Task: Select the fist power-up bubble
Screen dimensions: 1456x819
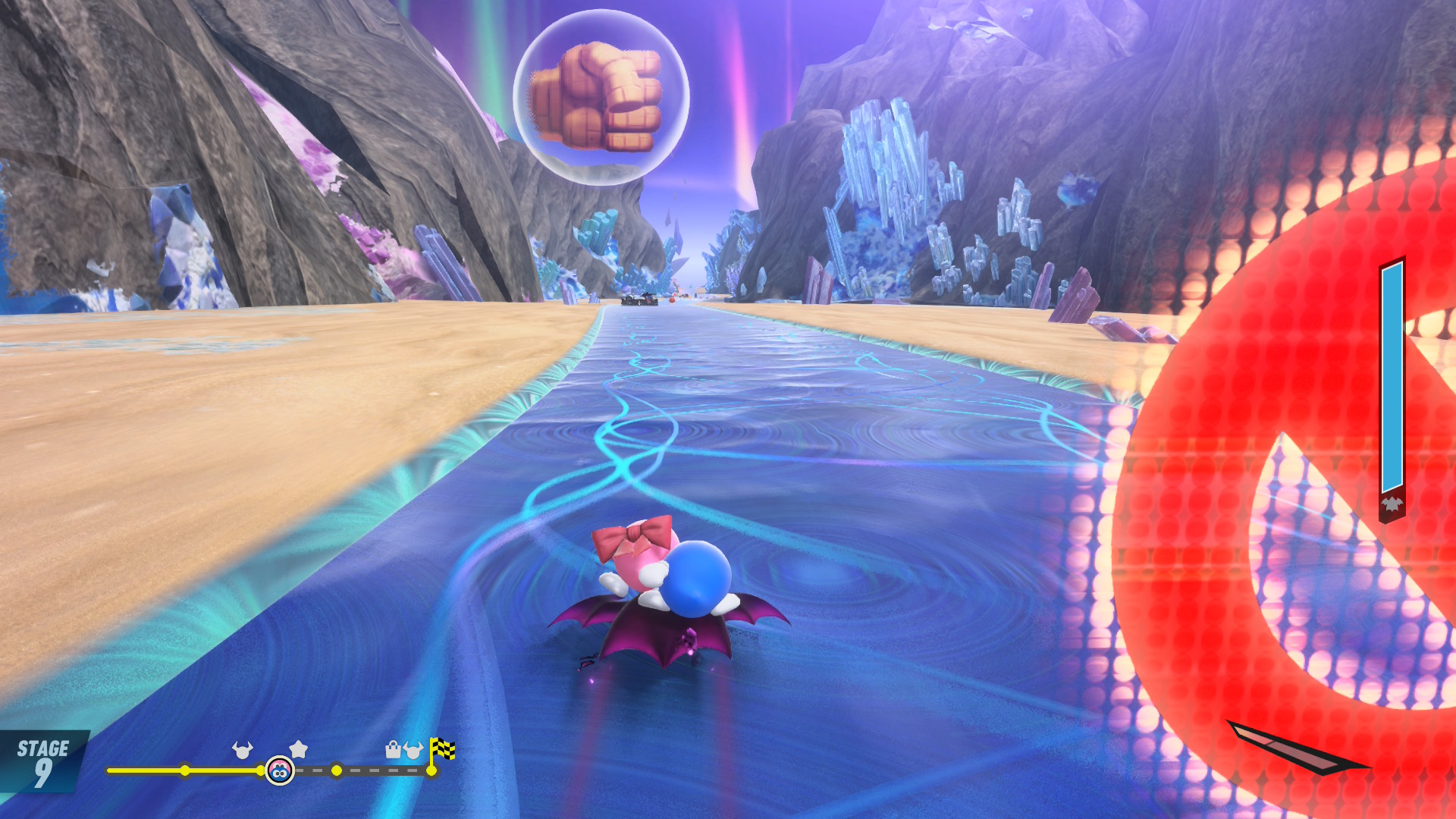Action: (601, 97)
